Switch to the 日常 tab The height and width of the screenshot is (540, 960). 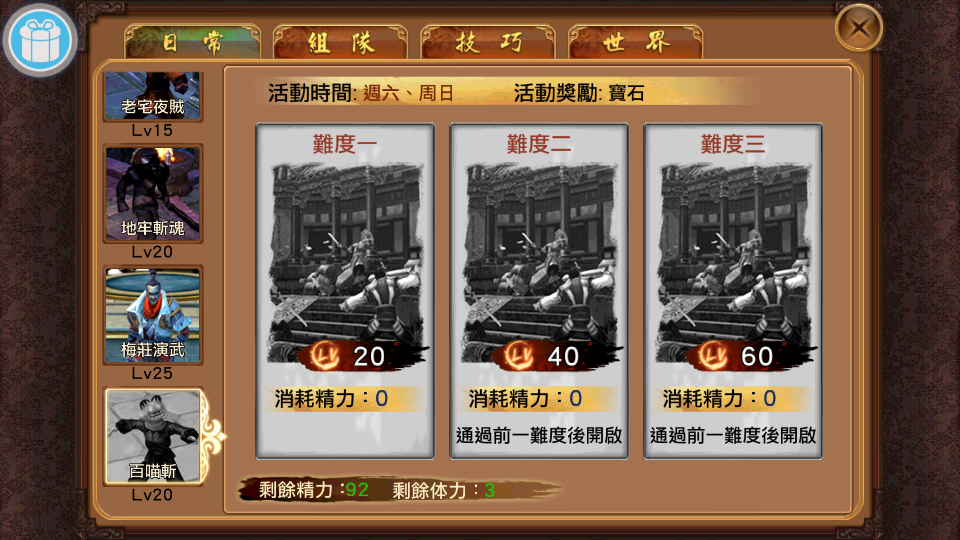pos(192,42)
